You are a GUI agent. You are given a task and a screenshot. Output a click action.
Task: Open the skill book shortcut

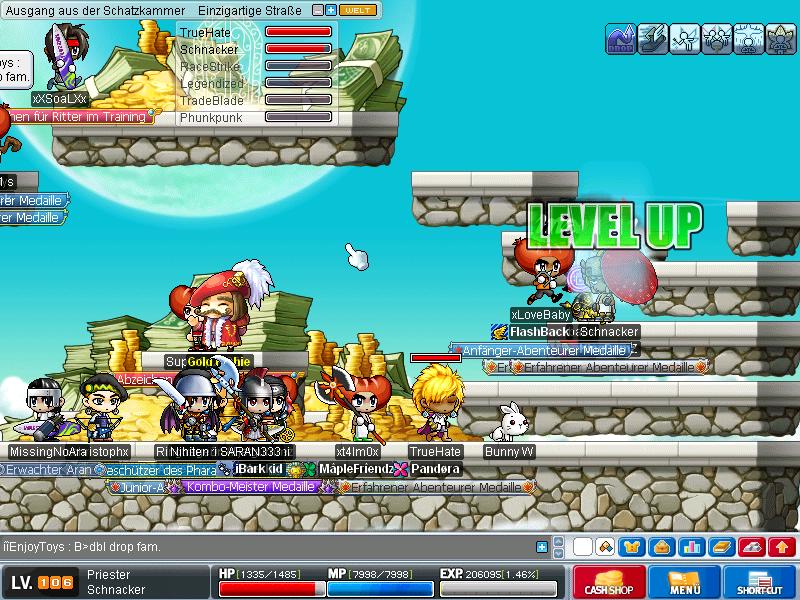[x=722, y=547]
